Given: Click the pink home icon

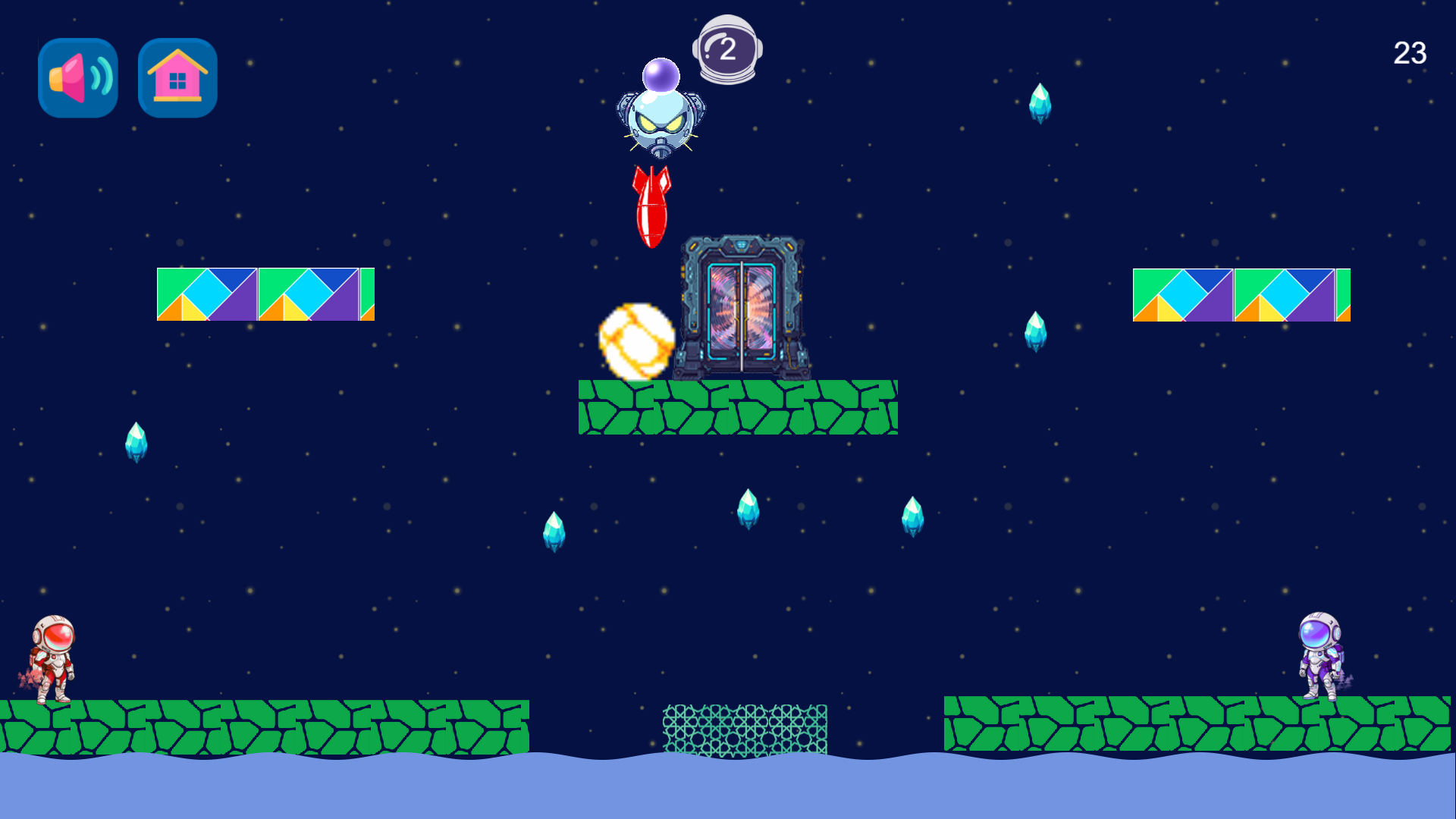Looking at the screenshot, I should (176, 78).
